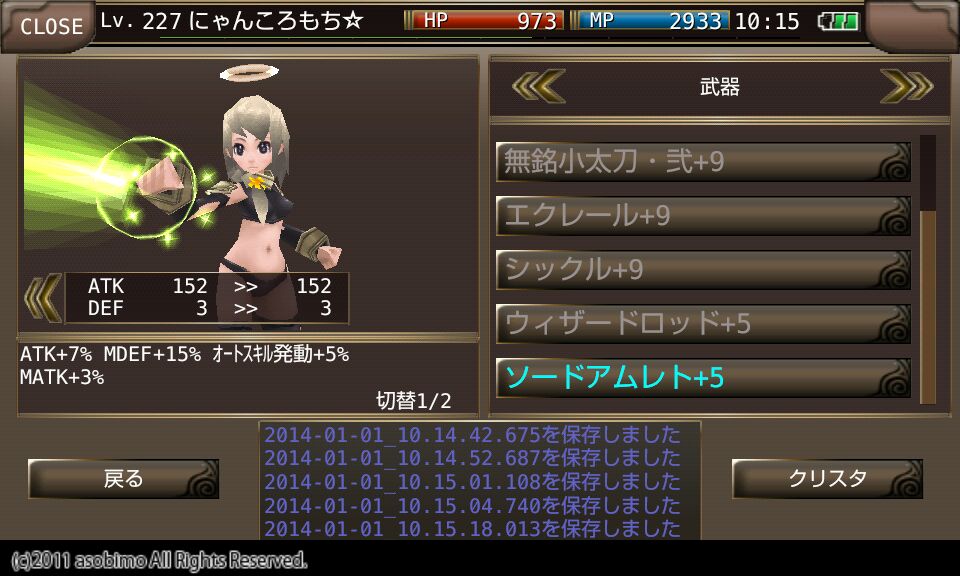Close the equipment screen with CLOSE
The image size is (960, 576).
(50, 25)
